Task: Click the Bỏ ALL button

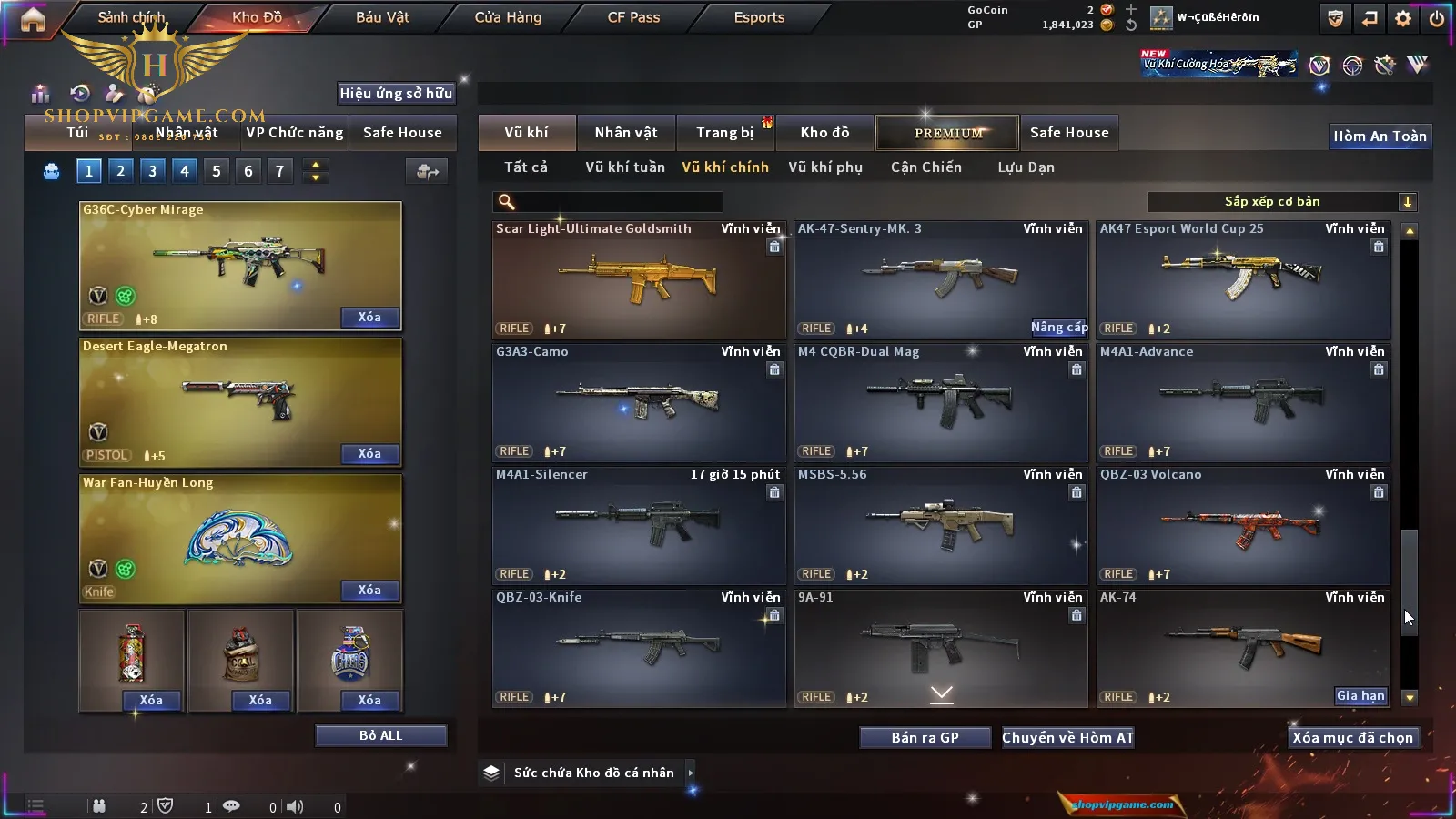Action: tap(380, 736)
